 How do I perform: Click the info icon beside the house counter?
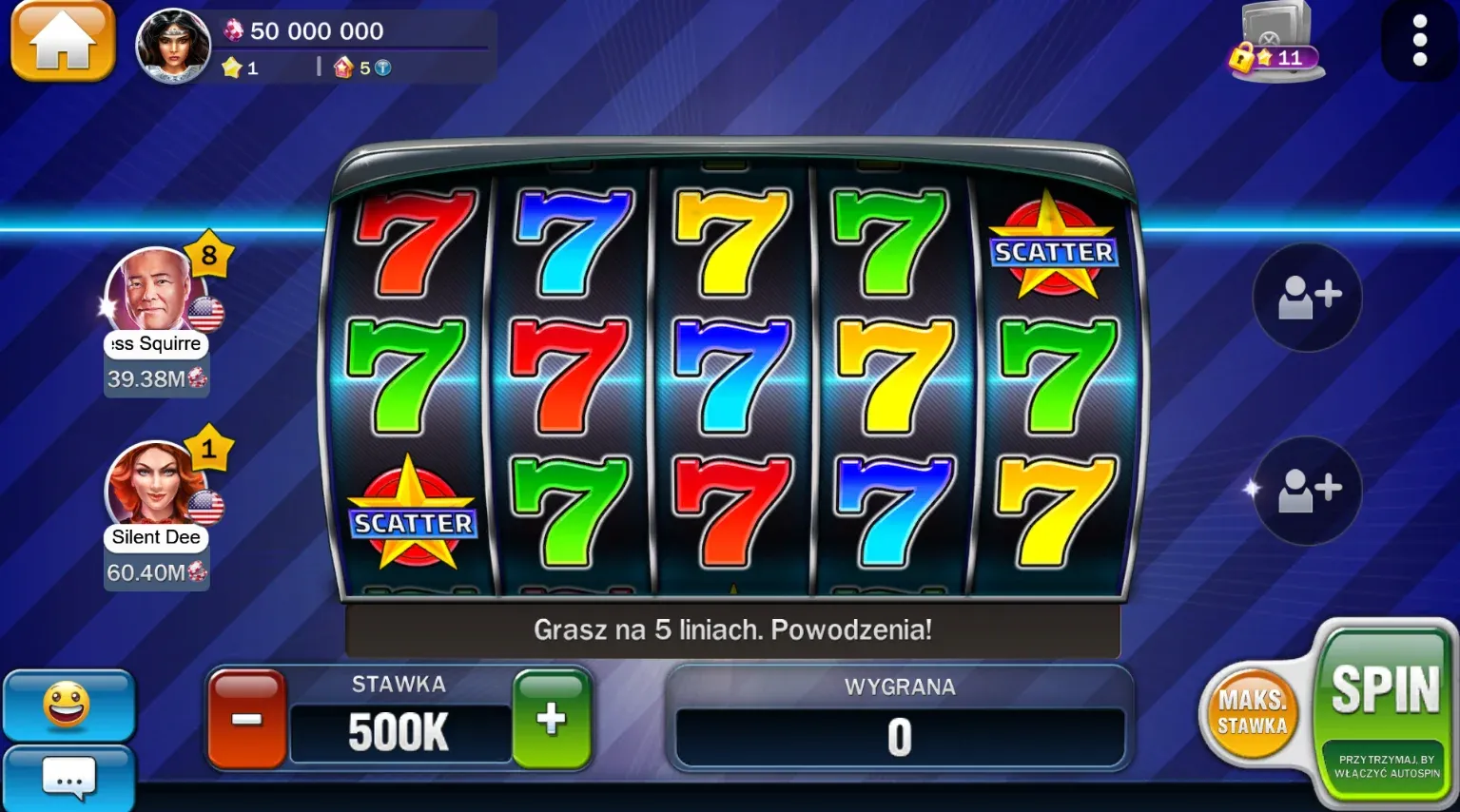383,68
